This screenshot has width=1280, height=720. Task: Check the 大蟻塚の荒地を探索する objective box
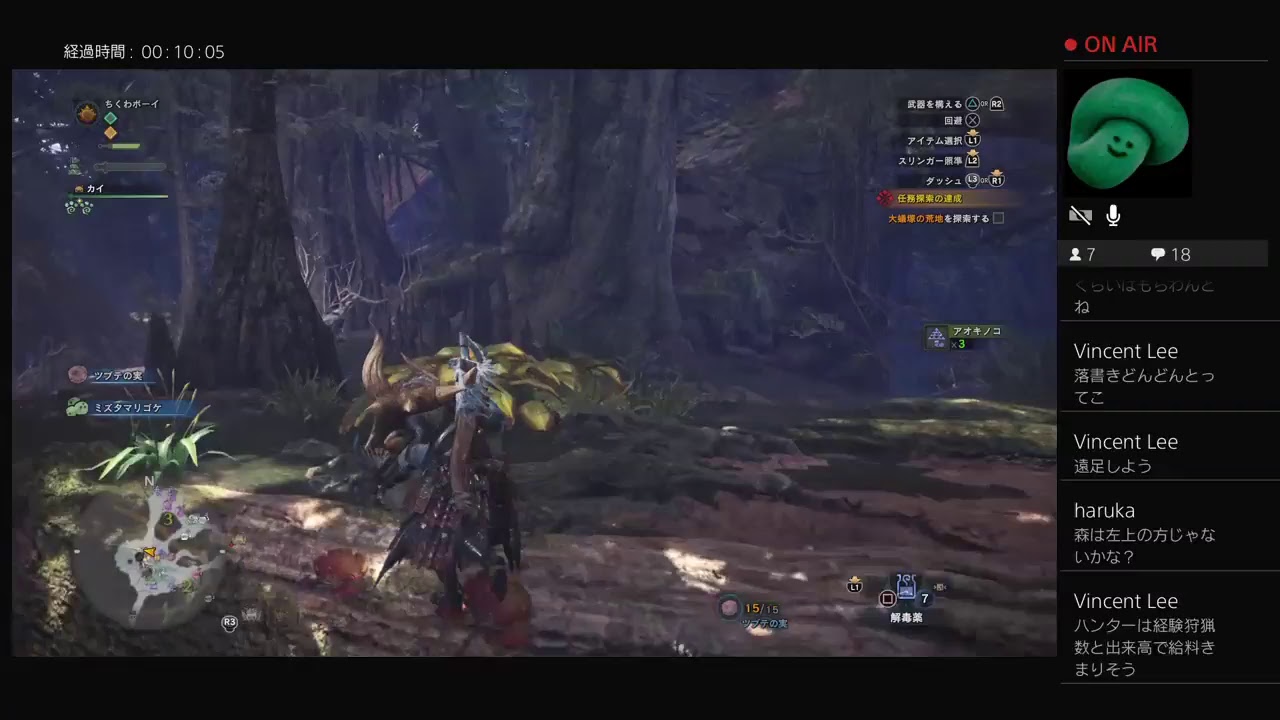pyautogui.click(x=997, y=218)
